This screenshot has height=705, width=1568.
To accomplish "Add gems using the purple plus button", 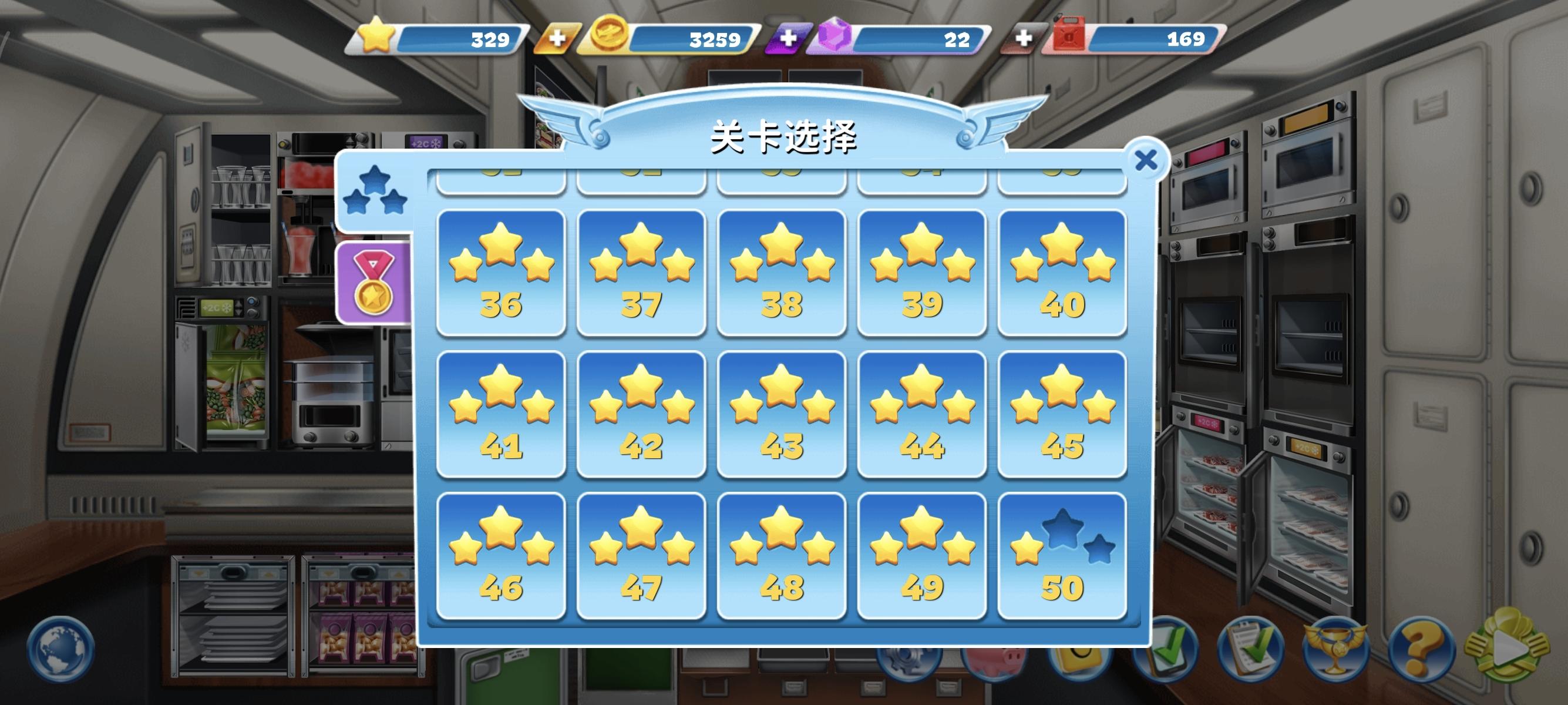I will point(789,39).
